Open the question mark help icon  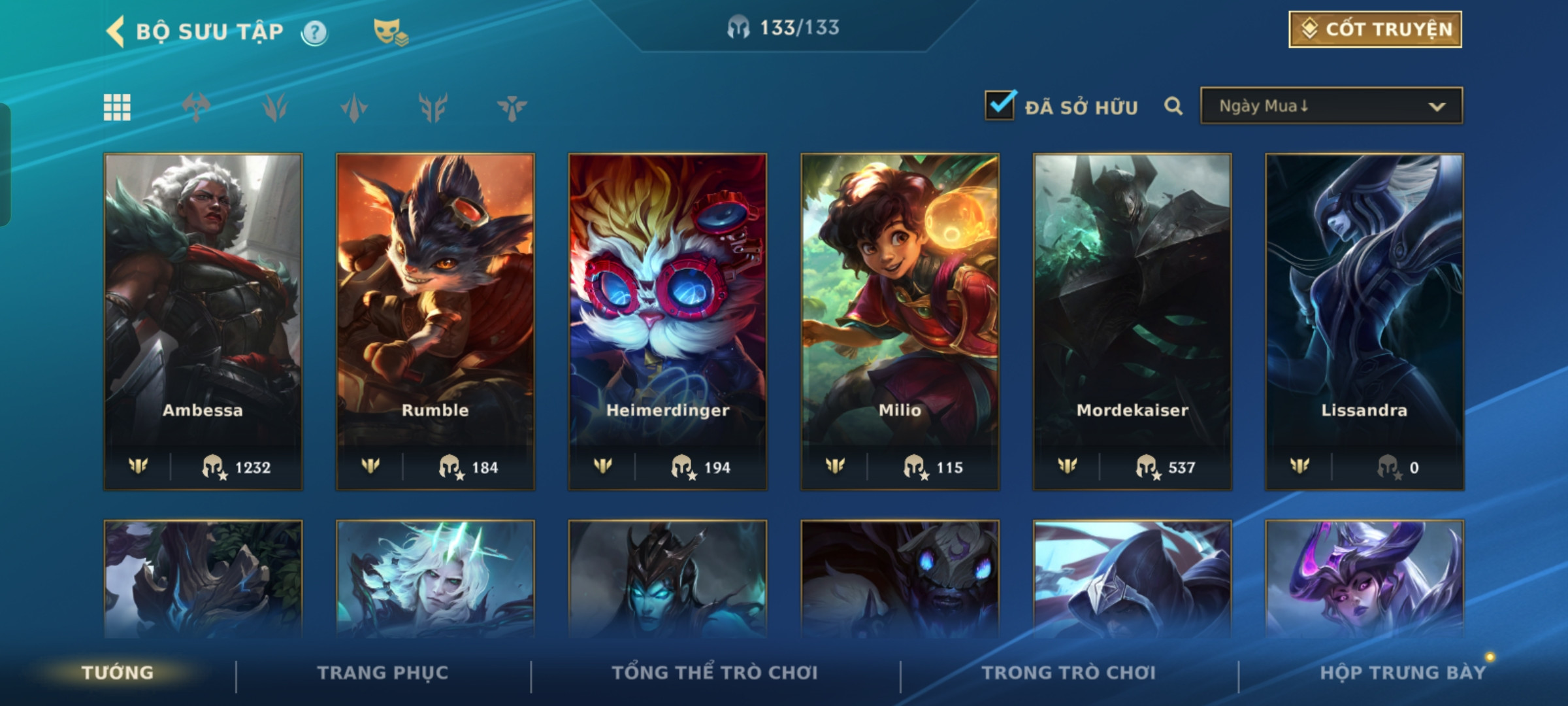[x=314, y=32]
